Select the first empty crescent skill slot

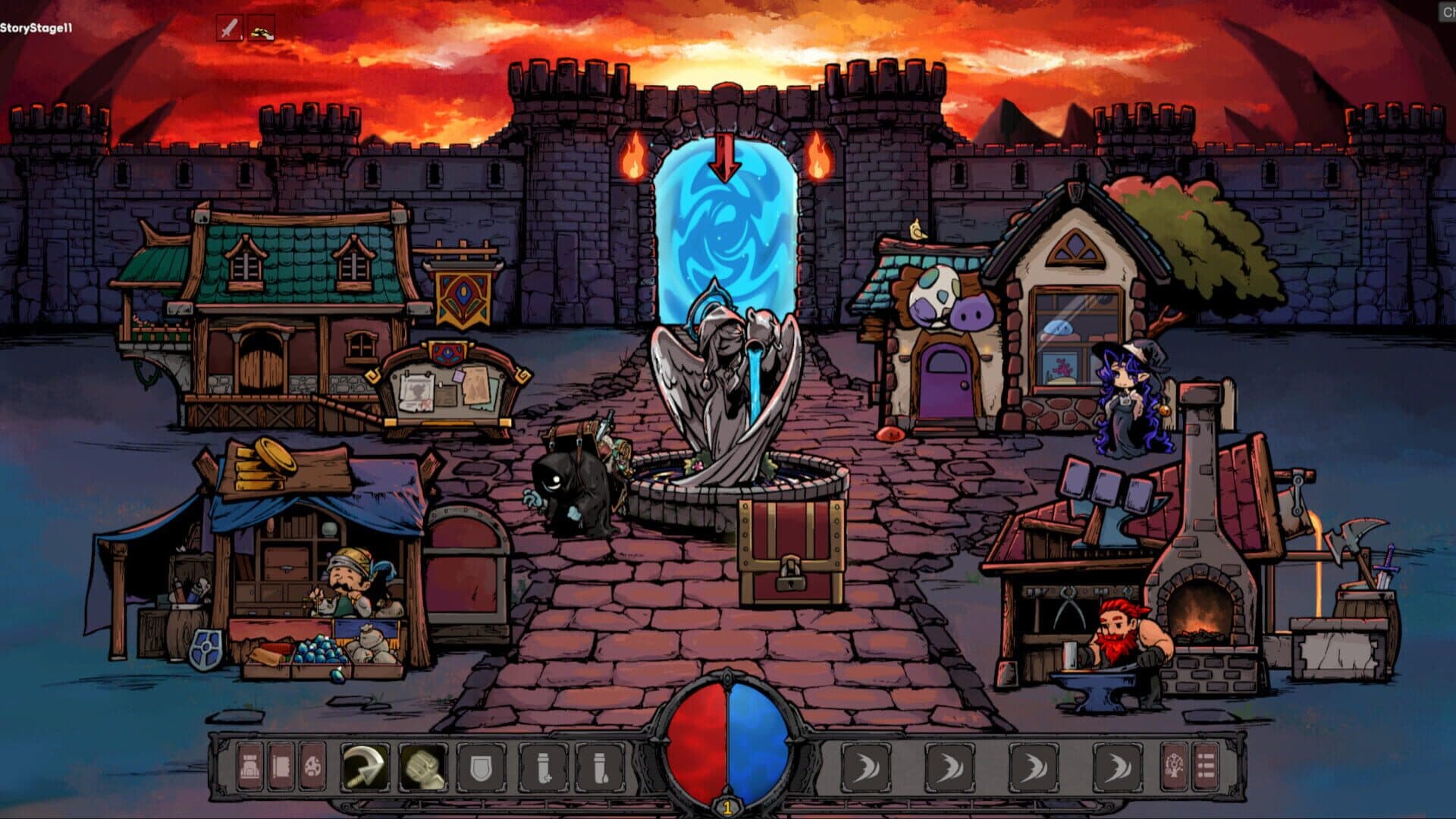[865, 767]
